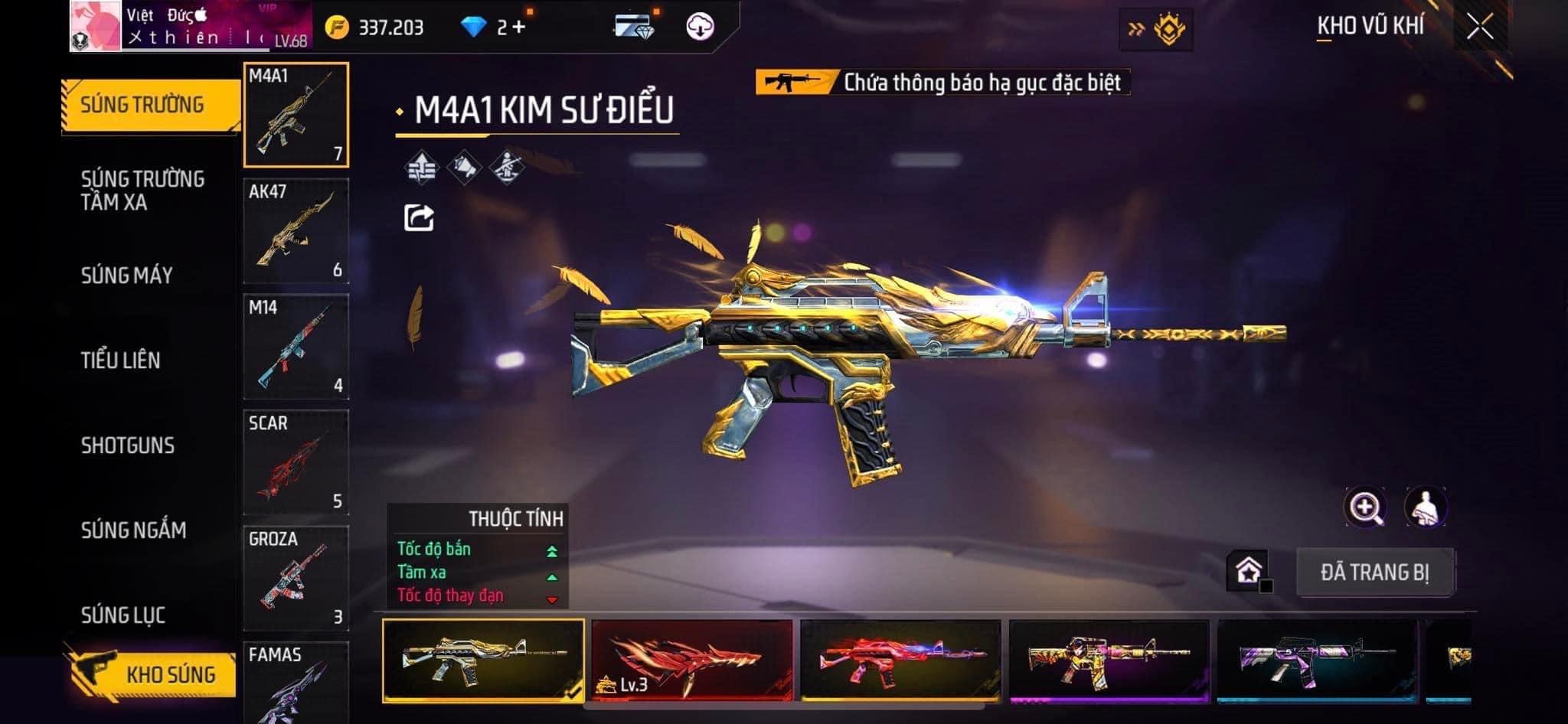Choose the M14 weapon slot

pos(296,347)
